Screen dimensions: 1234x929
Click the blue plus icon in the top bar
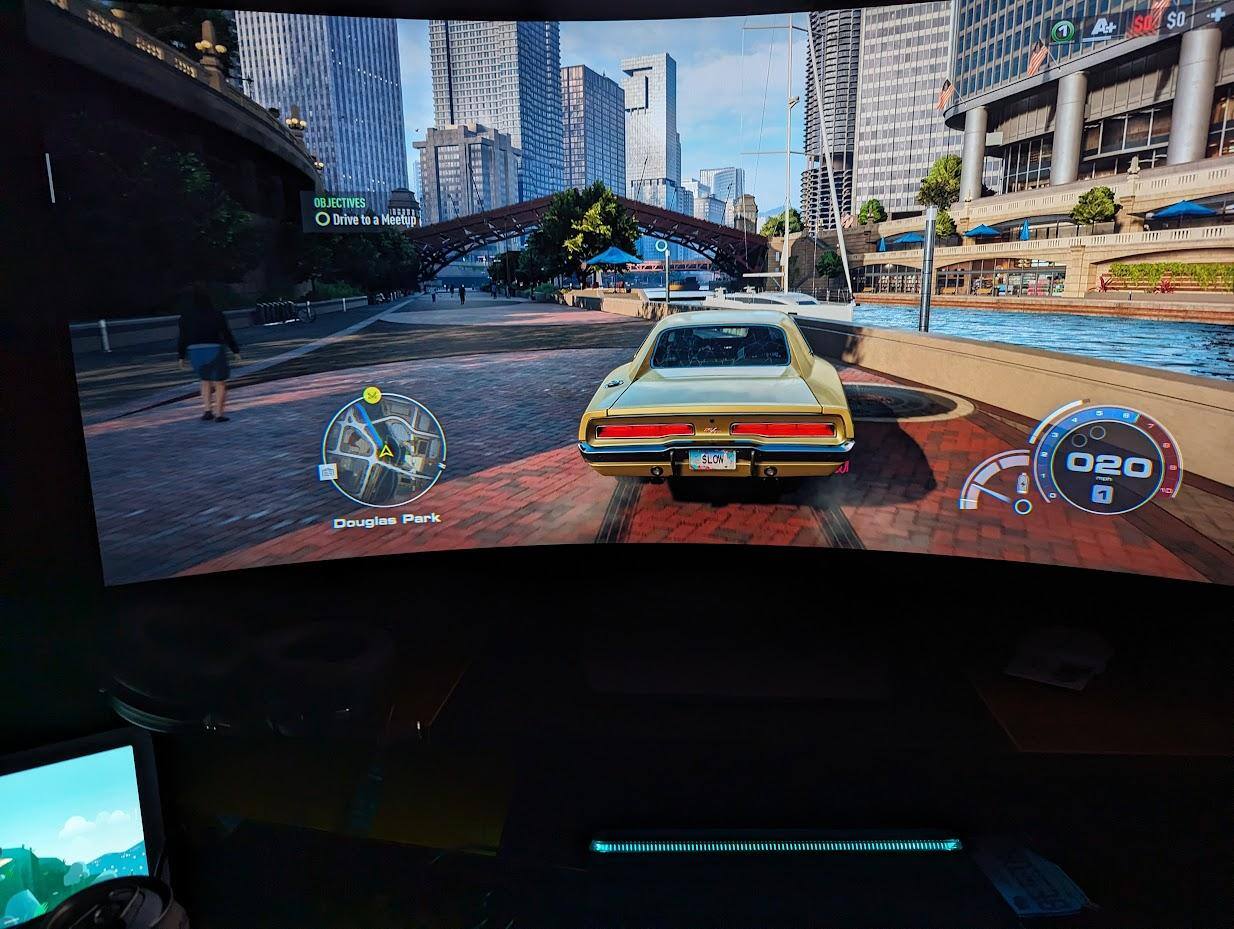pos(1216,14)
